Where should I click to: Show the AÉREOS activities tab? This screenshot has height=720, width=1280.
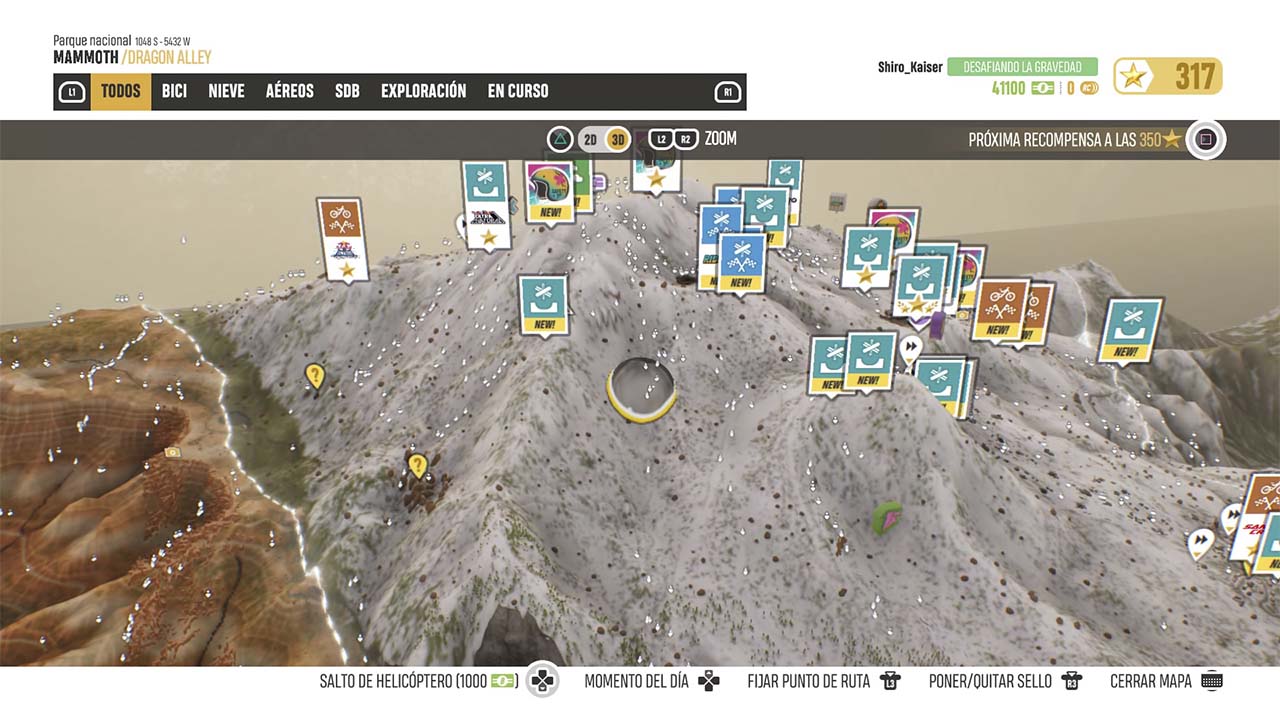(289, 91)
